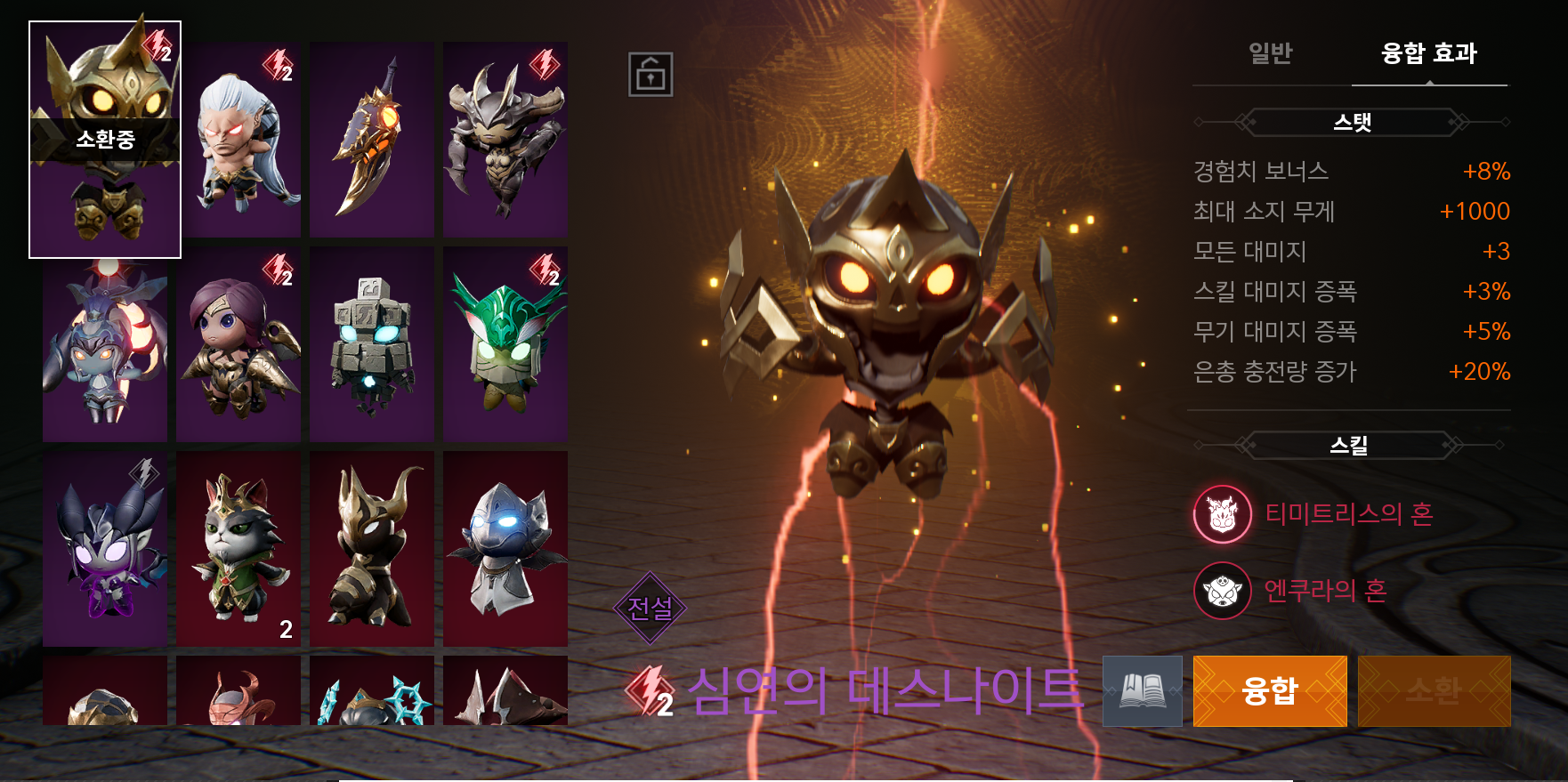
Task: Toggle the padlock lock icon
Action: tap(651, 74)
